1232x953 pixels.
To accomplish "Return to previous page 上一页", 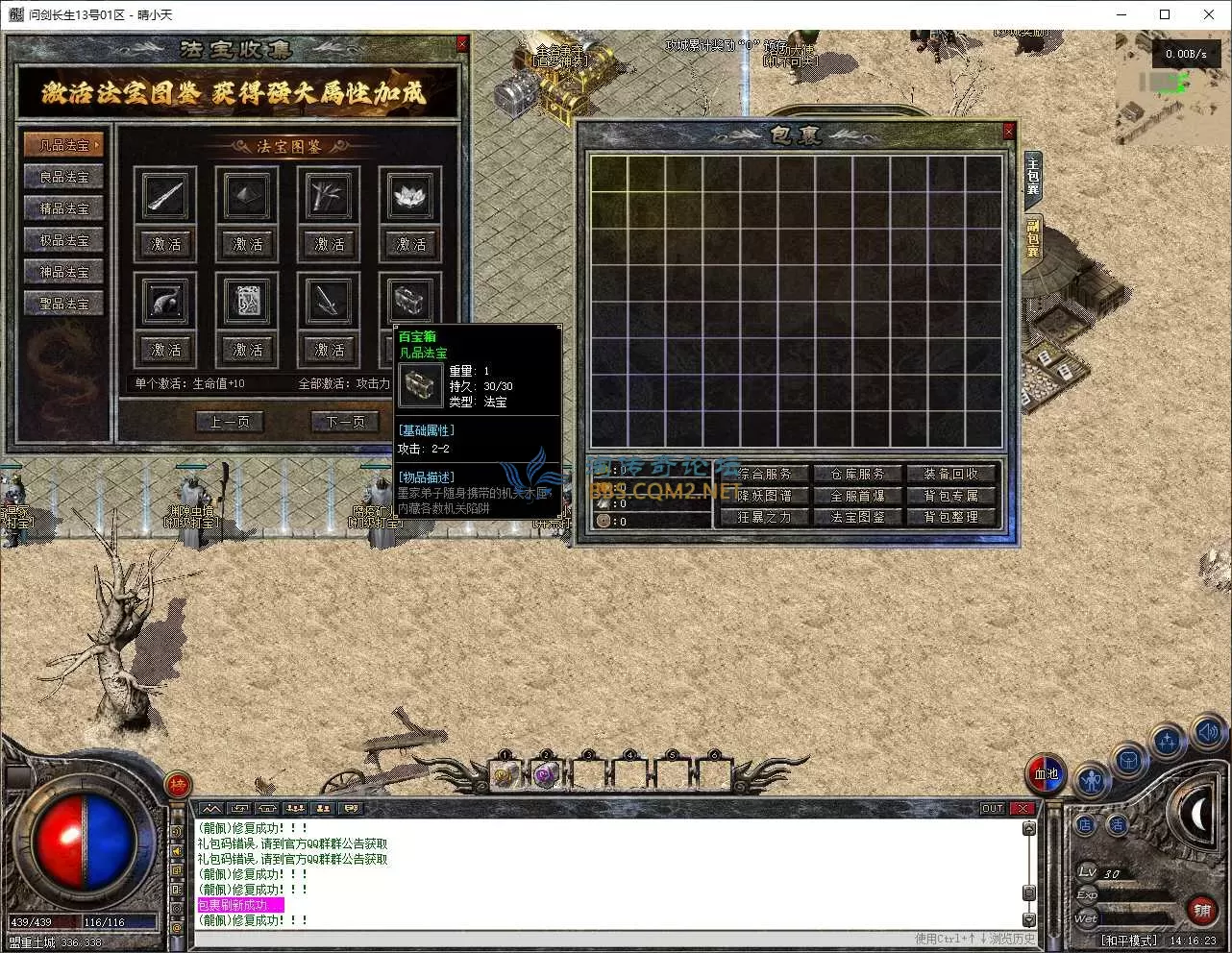I will [x=230, y=422].
